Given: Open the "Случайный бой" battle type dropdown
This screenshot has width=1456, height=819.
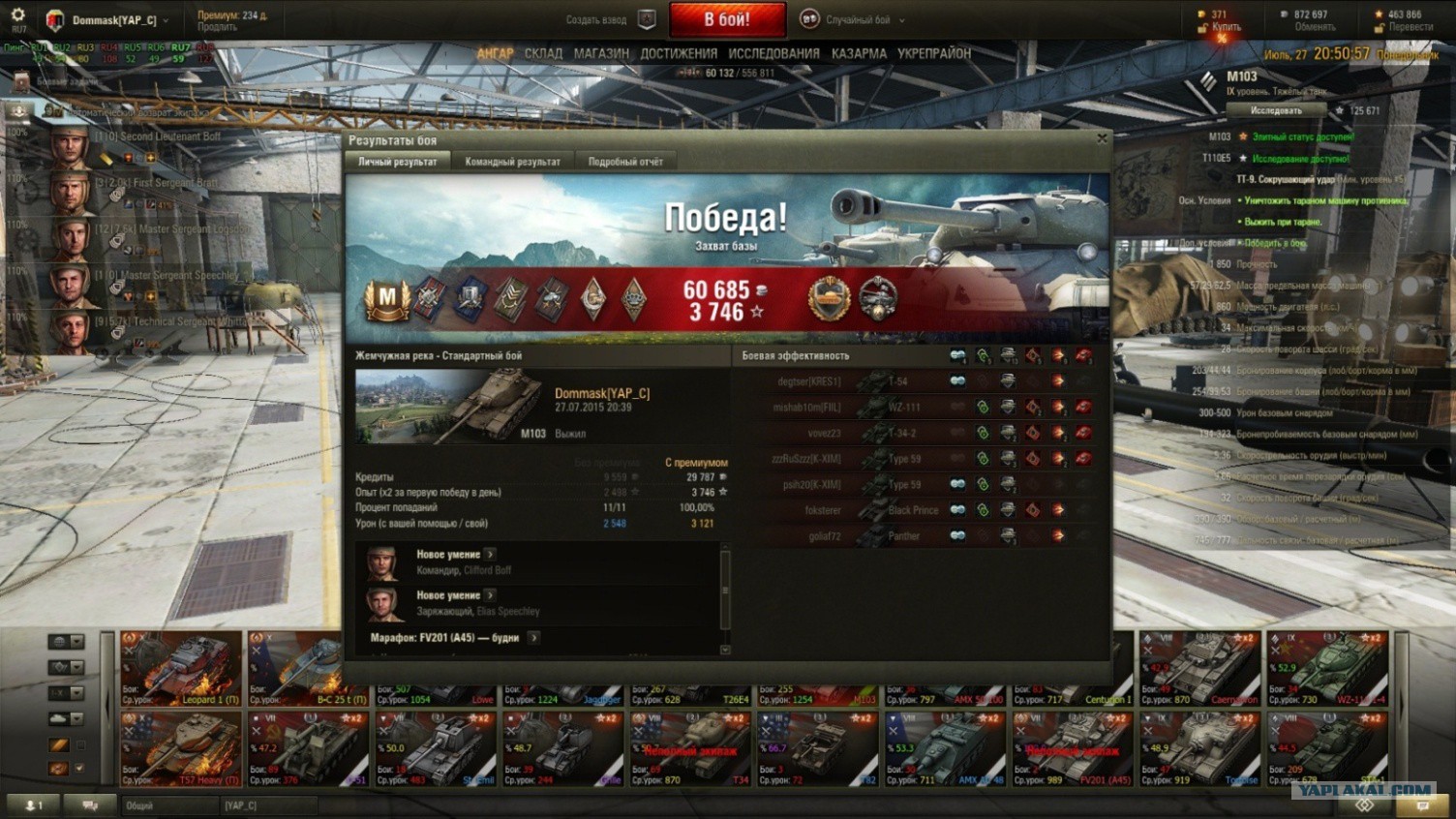Looking at the screenshot, I should coord(858,20).
